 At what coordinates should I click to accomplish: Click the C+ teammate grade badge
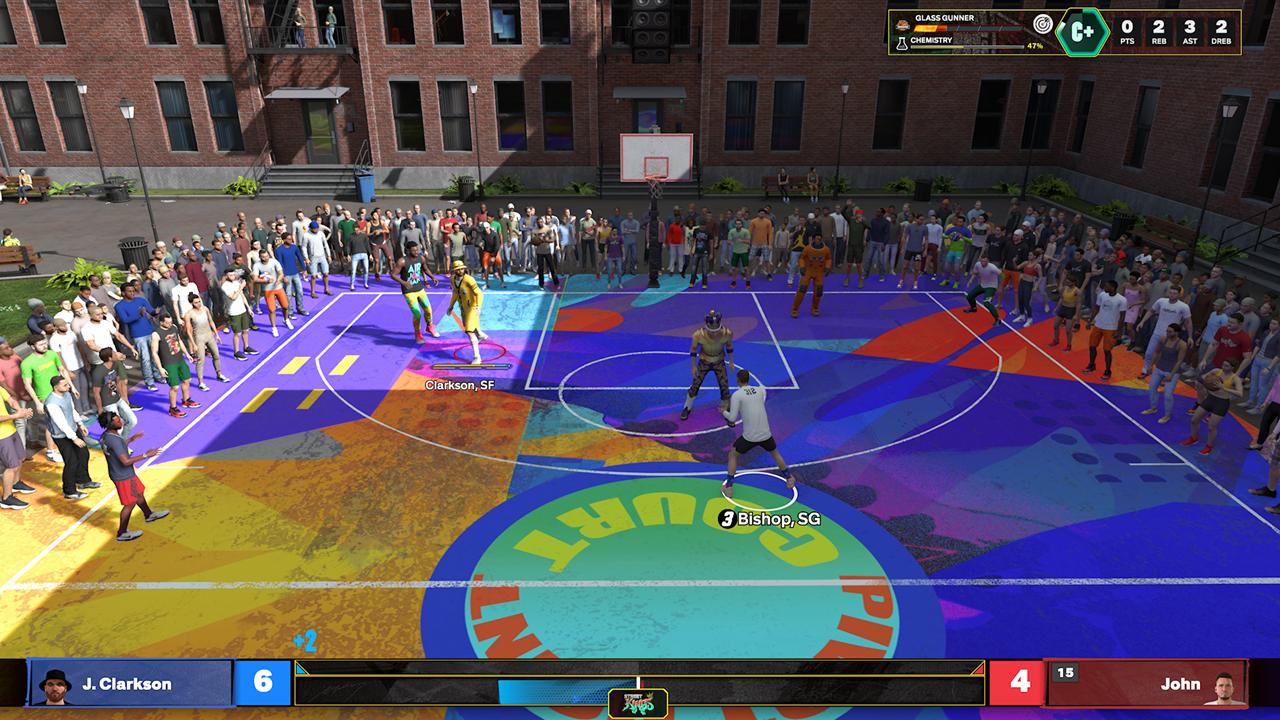tap(1083, 32)
